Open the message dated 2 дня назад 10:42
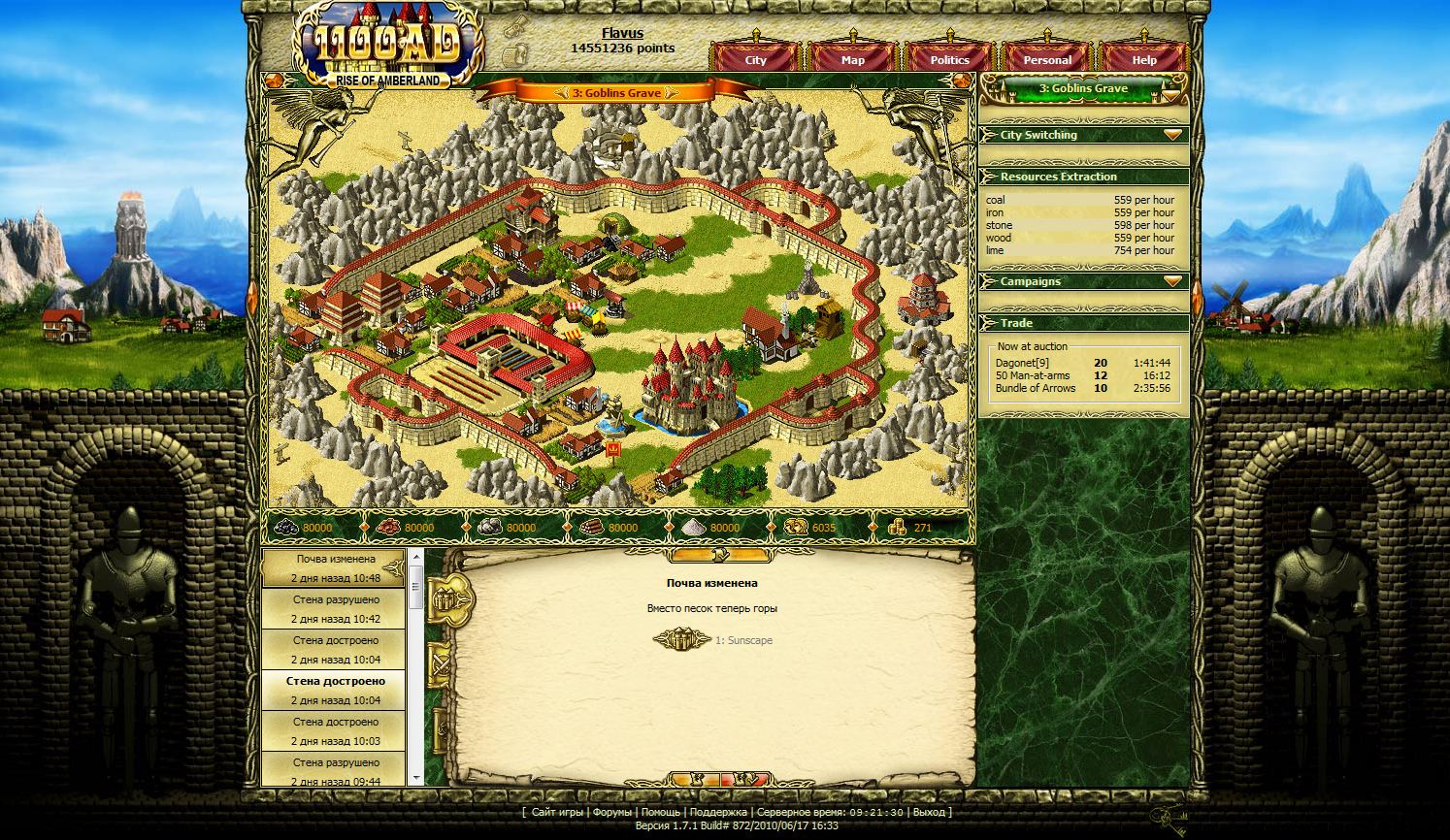The height and width of the screenshot is (840, 1450). tap(335, 609)
